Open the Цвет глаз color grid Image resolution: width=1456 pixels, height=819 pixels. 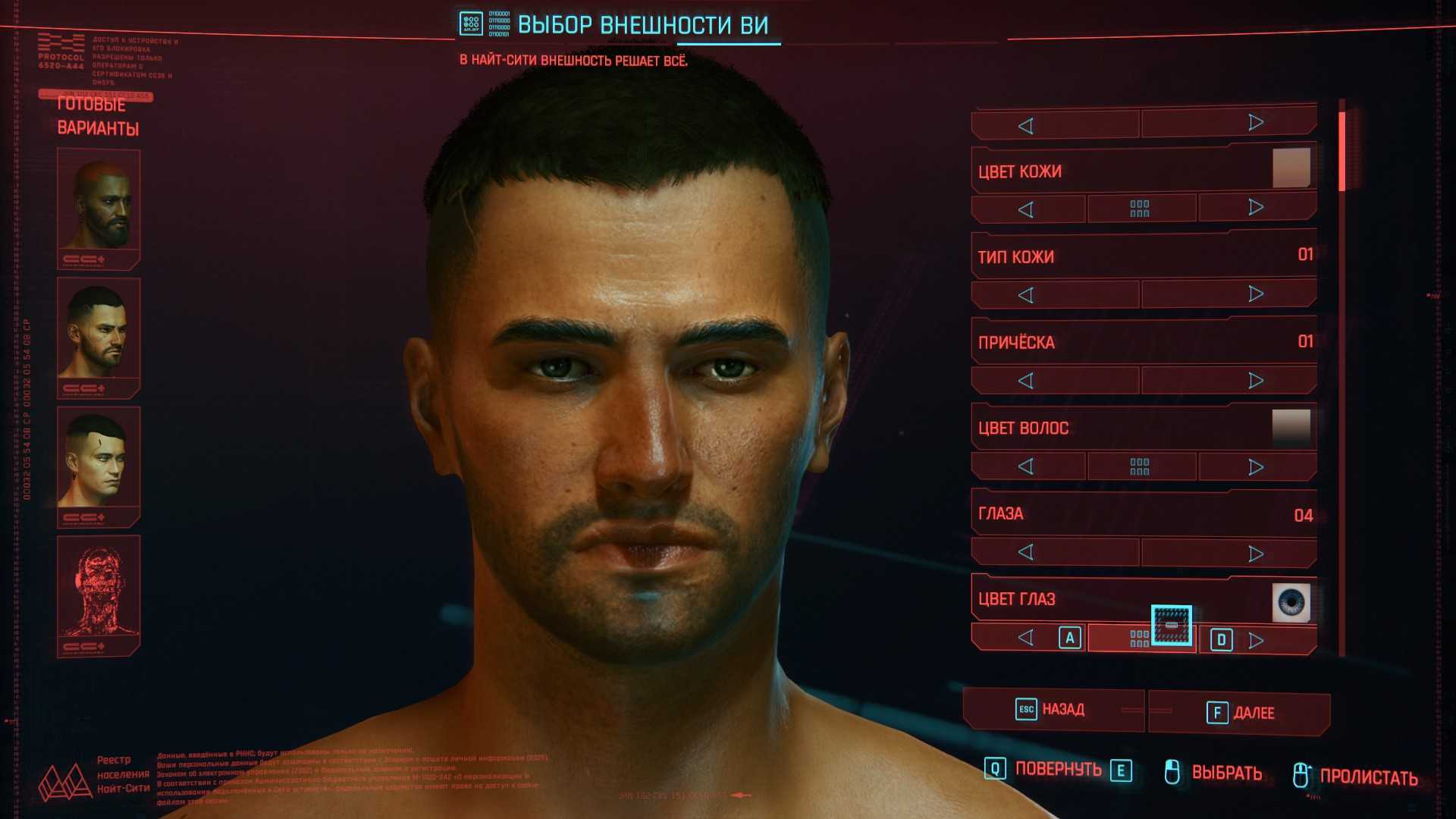coord(1140,639)
